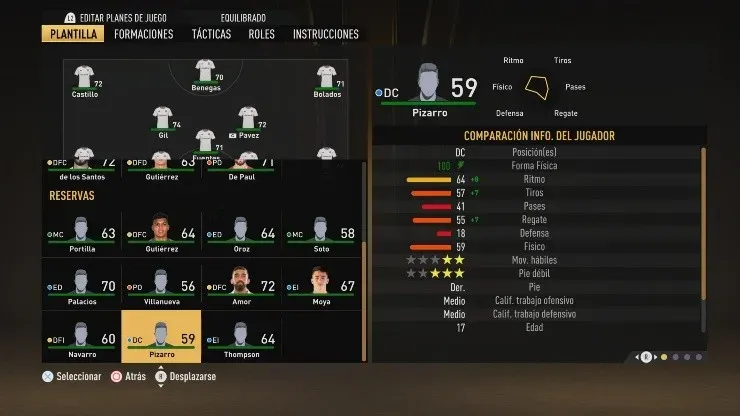
Task: Select reserve Palacios card
Action: click(x=81, y=284)
